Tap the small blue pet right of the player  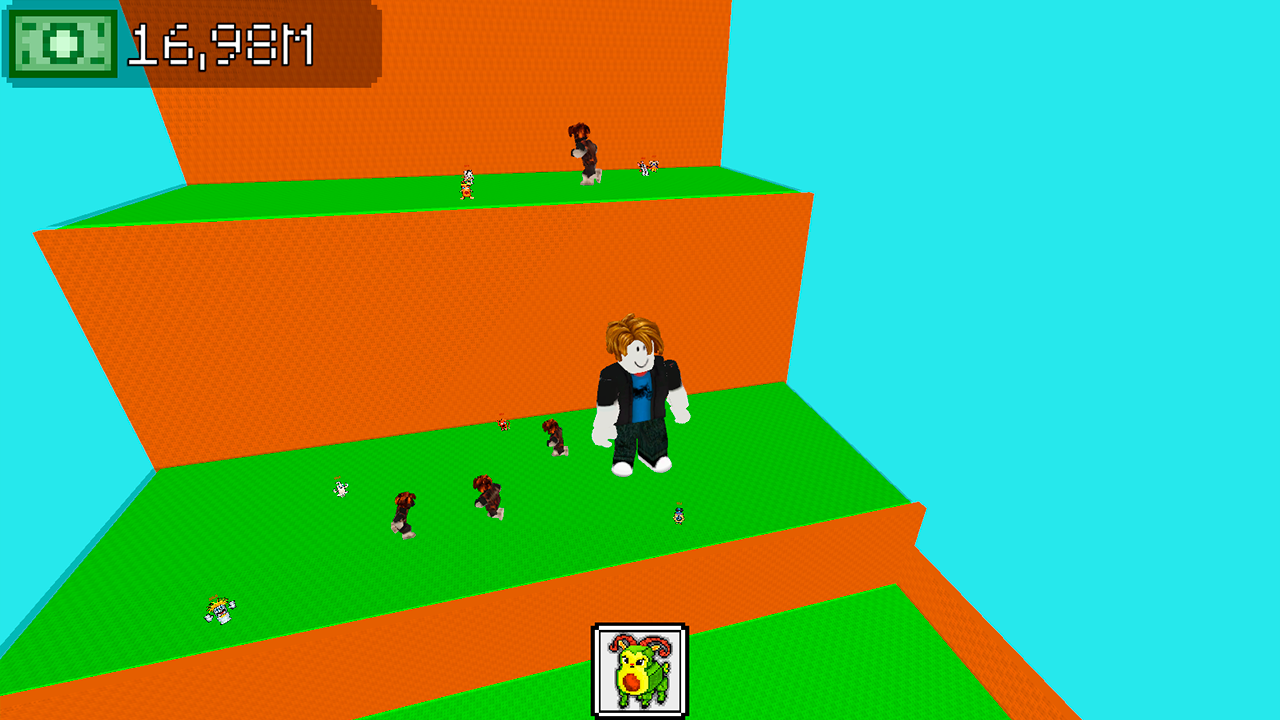[679, 515]
